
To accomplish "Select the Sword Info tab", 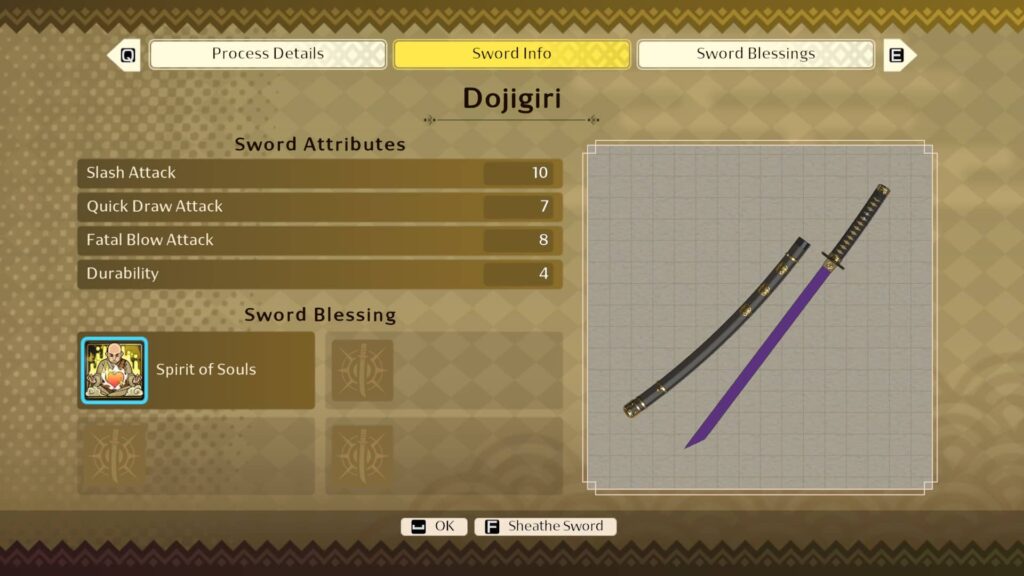I will pos(511,54).
